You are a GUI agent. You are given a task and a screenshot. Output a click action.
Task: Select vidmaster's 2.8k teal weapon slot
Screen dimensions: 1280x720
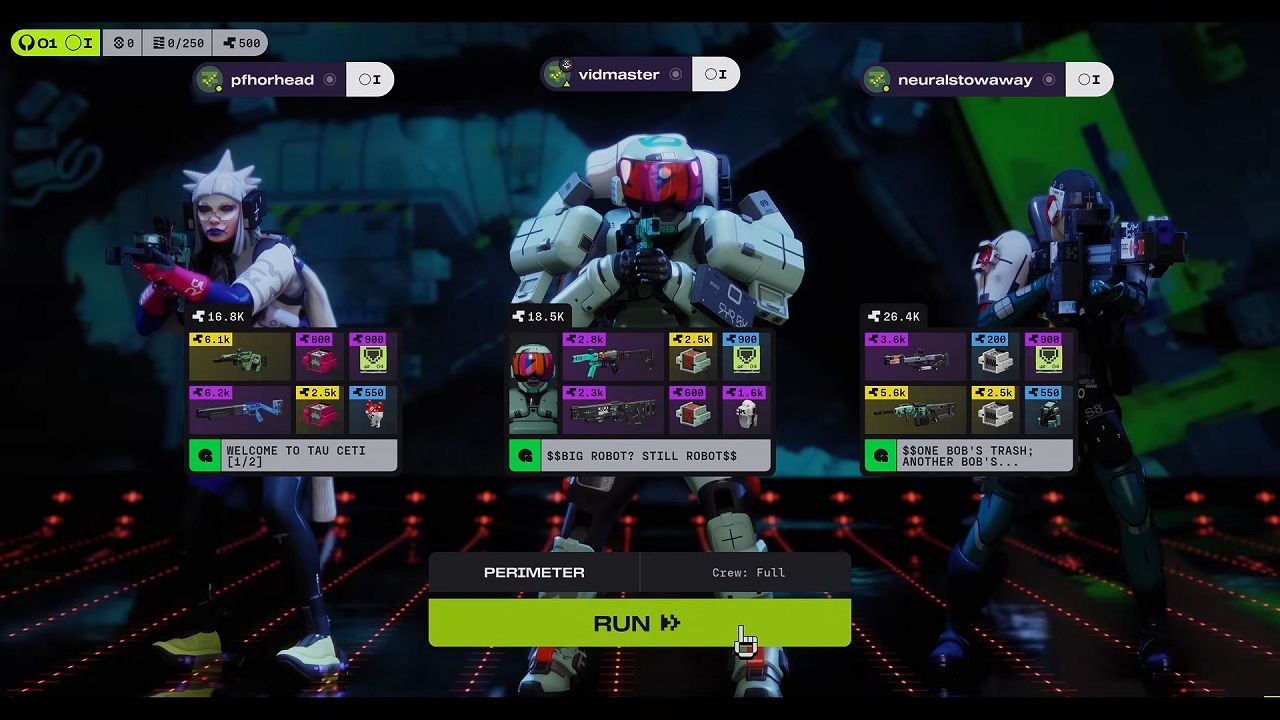(x=612, y=356)
